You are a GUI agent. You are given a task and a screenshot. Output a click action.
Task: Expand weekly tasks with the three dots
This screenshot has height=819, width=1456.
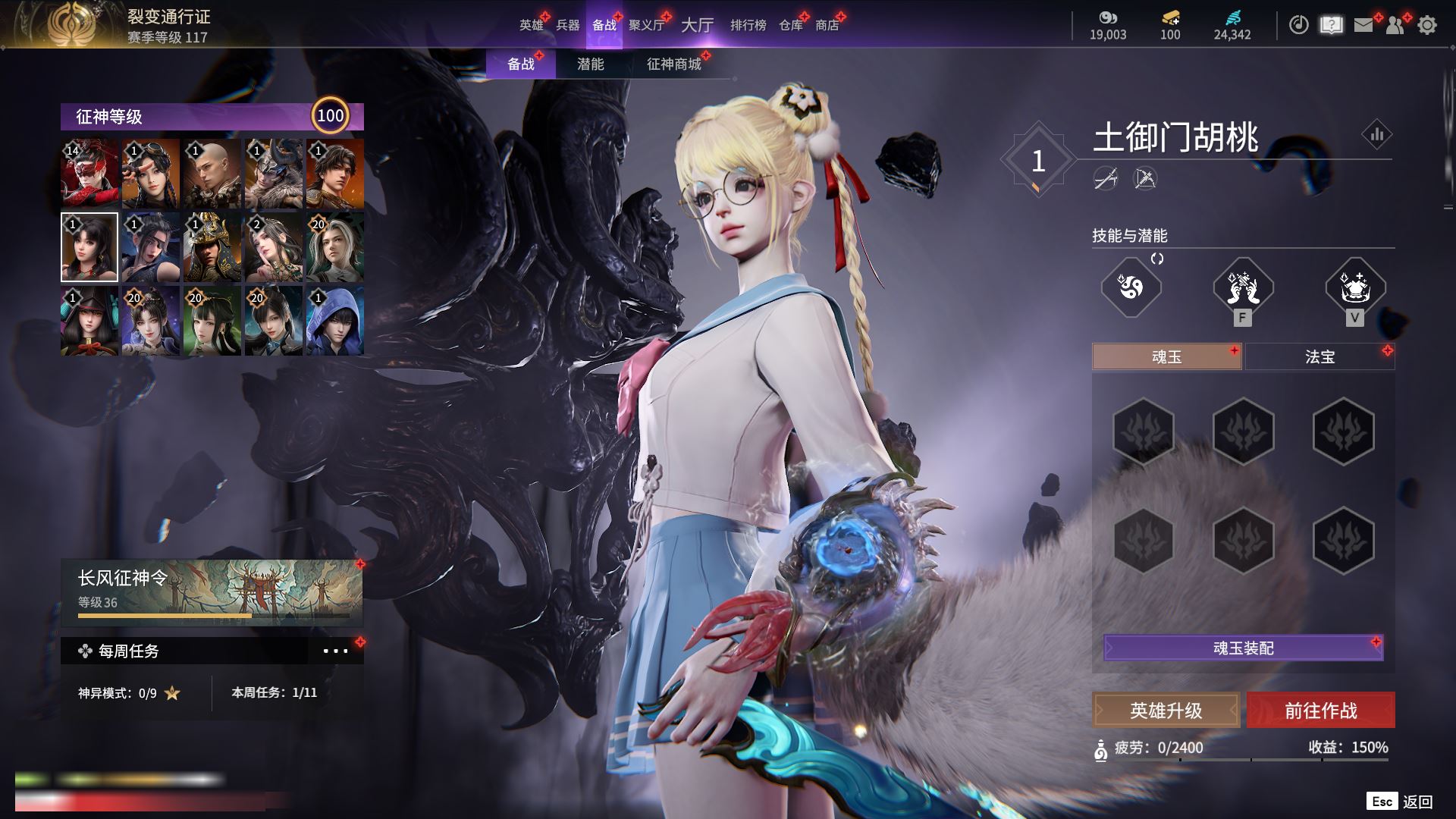(x=335, y=651)
